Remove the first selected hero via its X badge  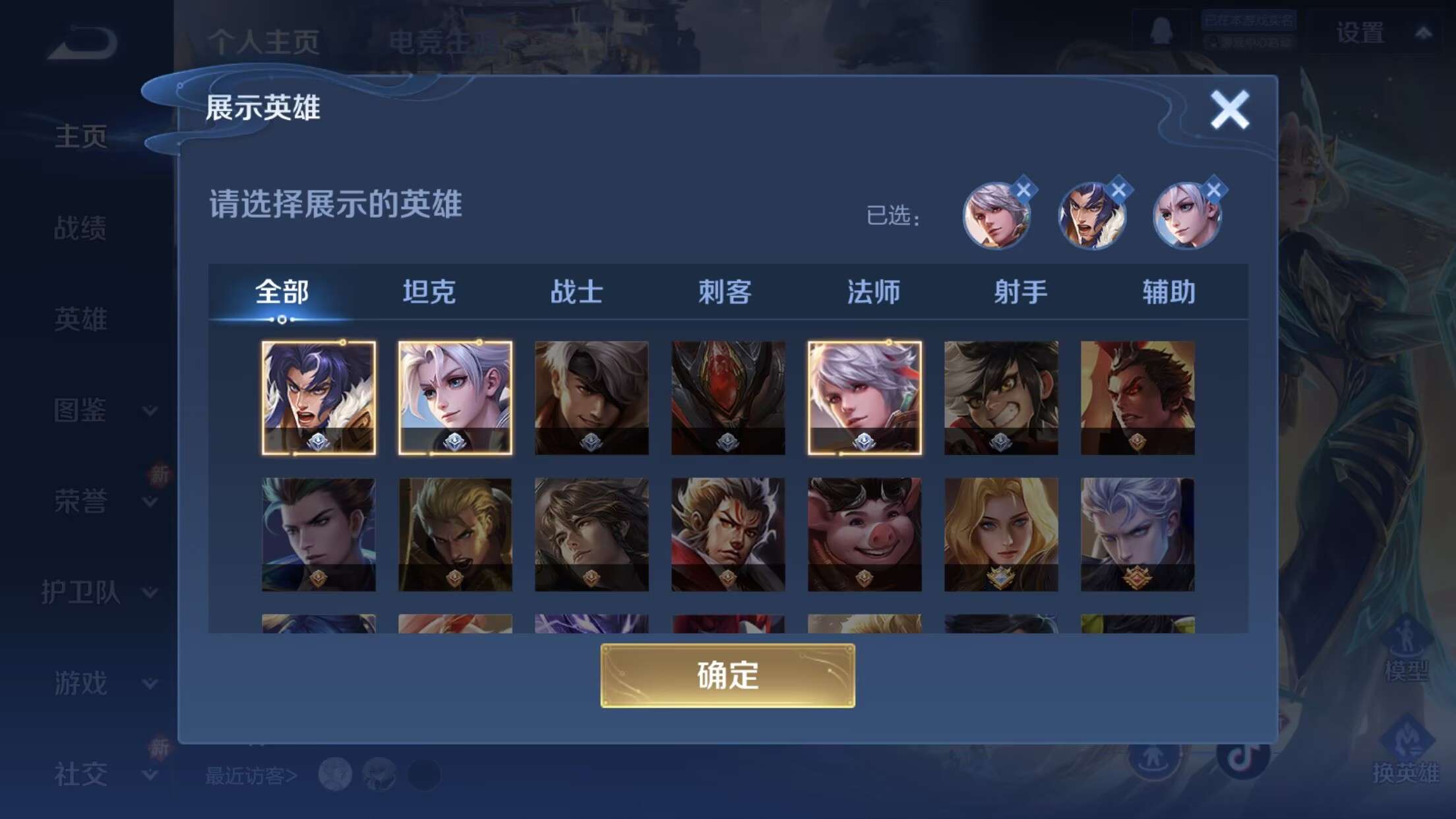coord(1023,190)
